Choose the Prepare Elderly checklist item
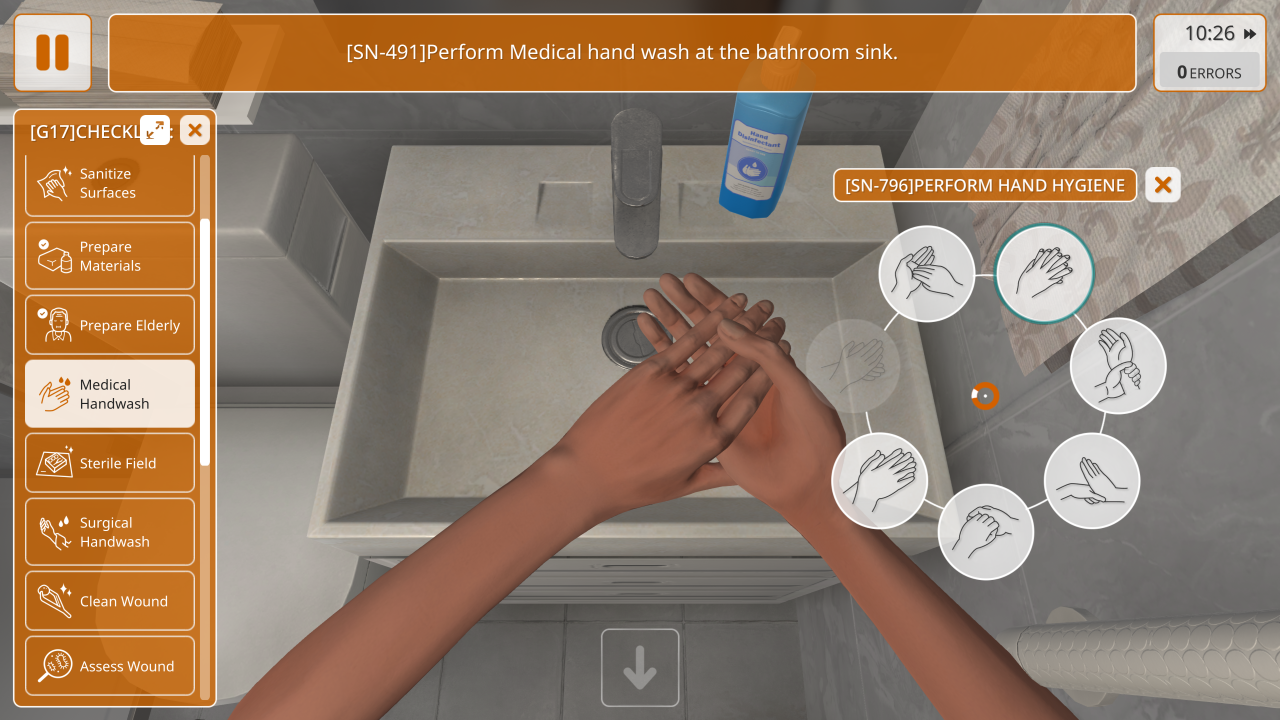1280x720 pixels. pyautogui.click(x=110, y=325)
